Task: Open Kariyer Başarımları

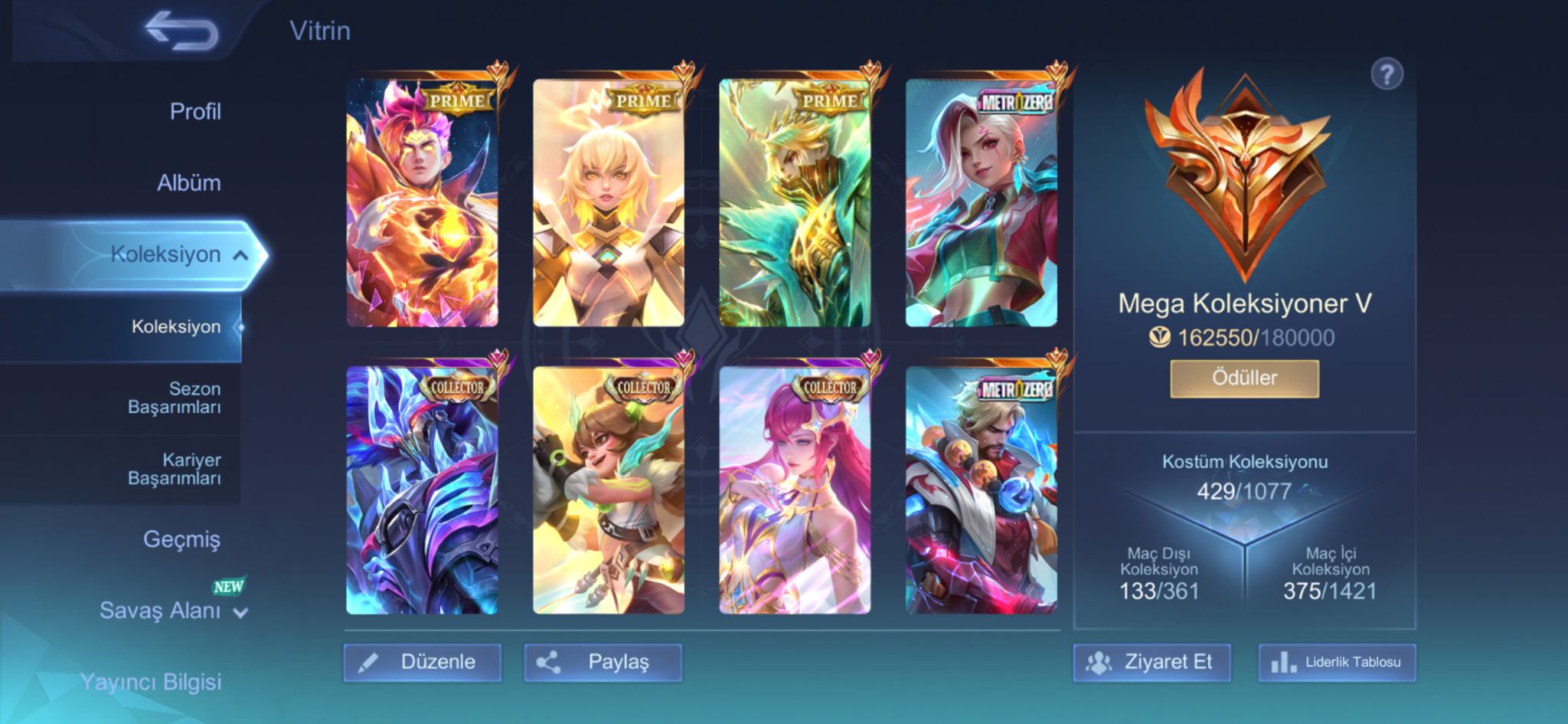Action: point(175,469)
